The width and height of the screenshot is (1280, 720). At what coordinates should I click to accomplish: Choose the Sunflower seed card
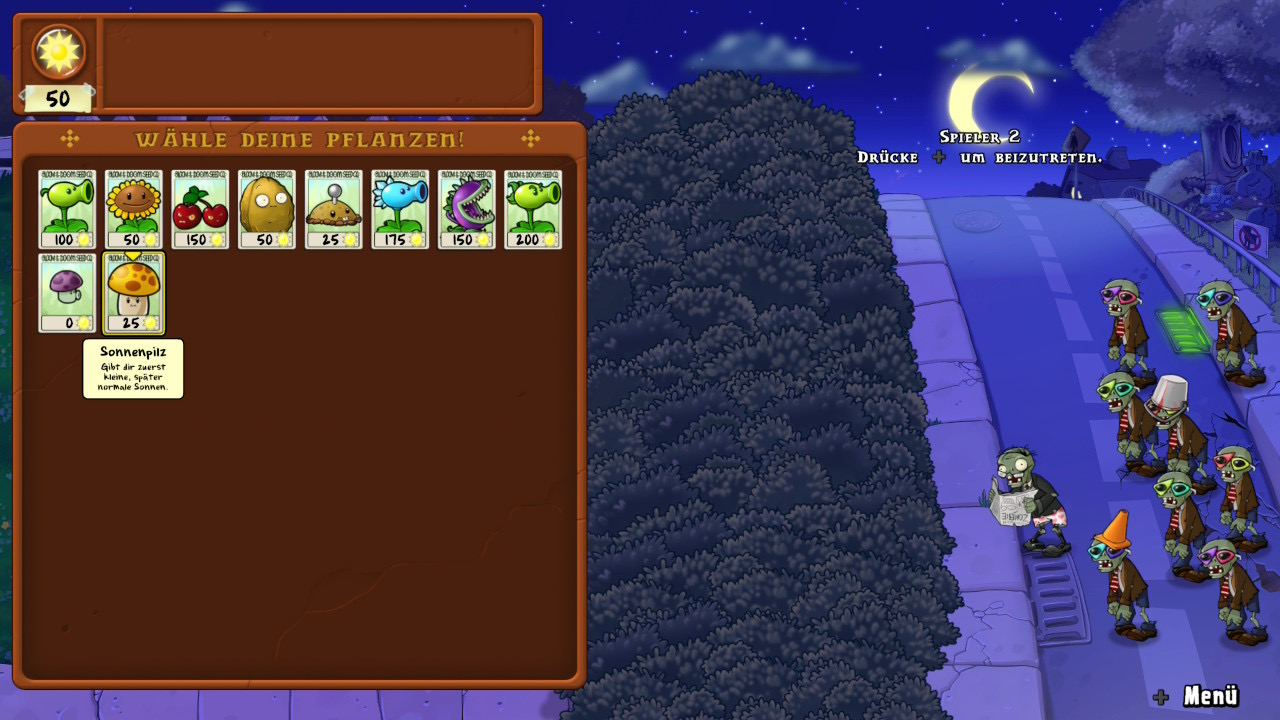[134, 208]
